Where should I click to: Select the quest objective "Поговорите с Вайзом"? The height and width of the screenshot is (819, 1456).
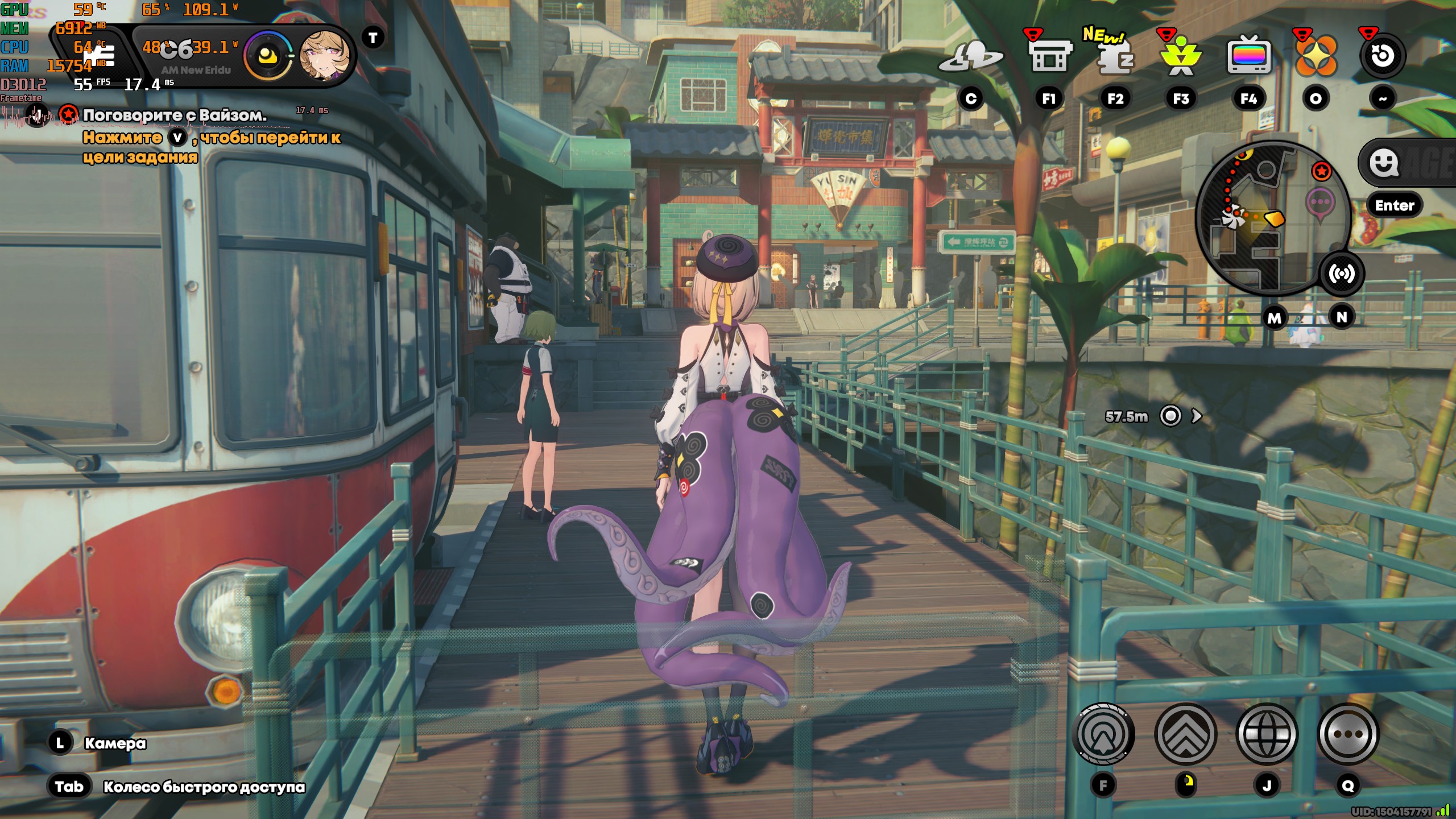(174, 115)
